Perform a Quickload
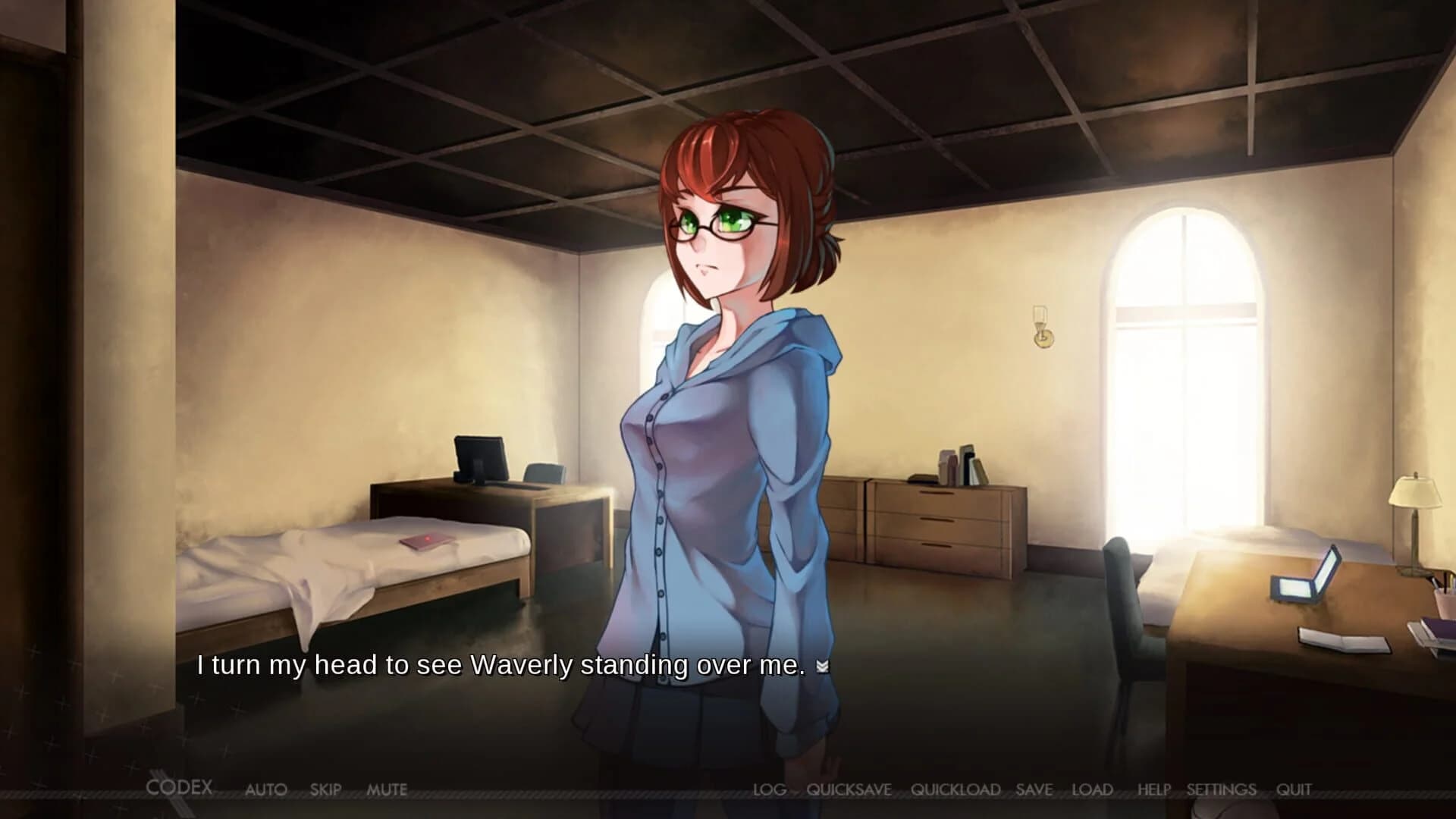Screen dimensions: 1456x819 (x=956, y=790)
